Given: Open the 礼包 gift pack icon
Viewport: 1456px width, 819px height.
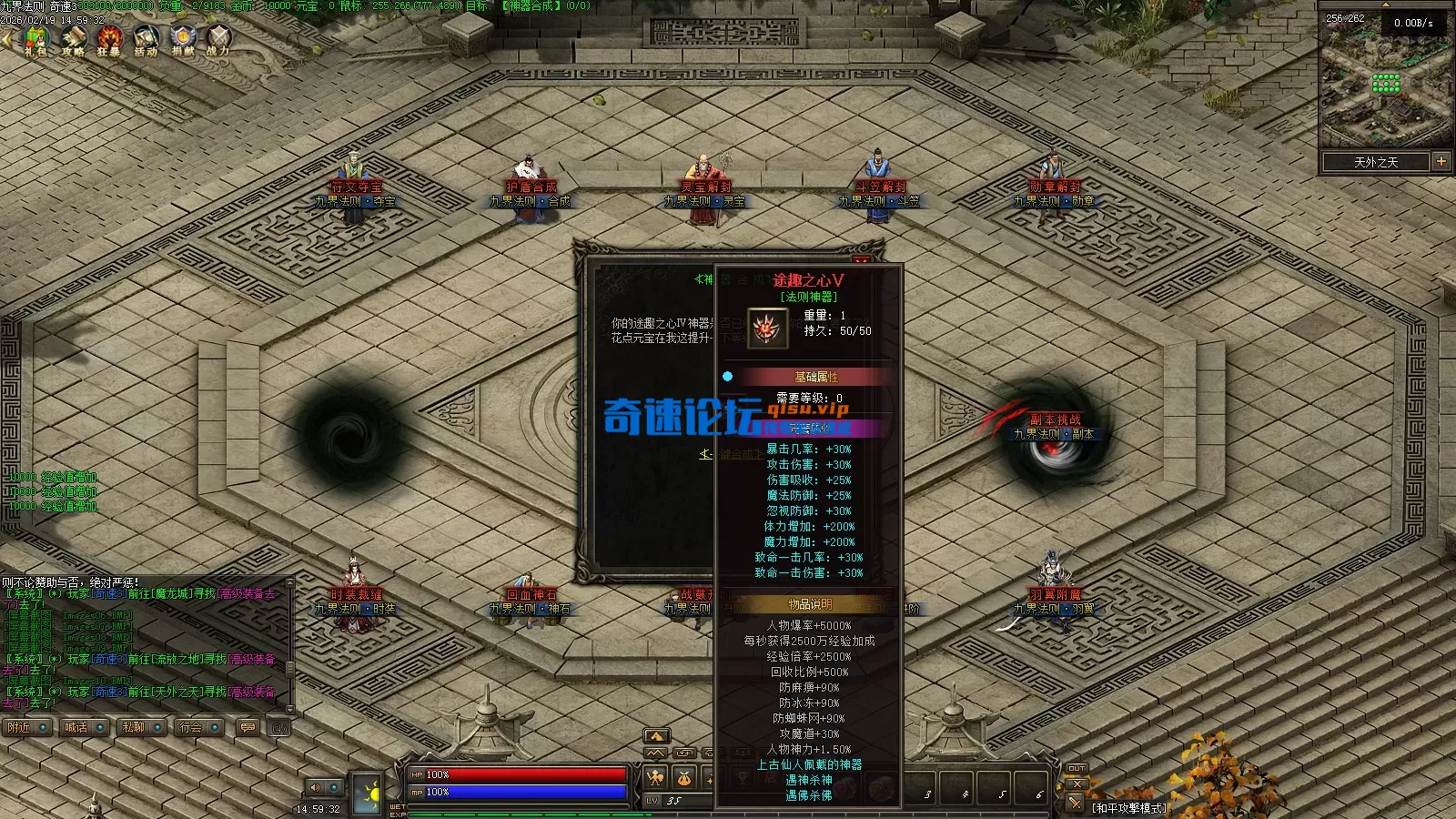Looking at the screenshot, I should pyautogui.click(x=36, y=39).
